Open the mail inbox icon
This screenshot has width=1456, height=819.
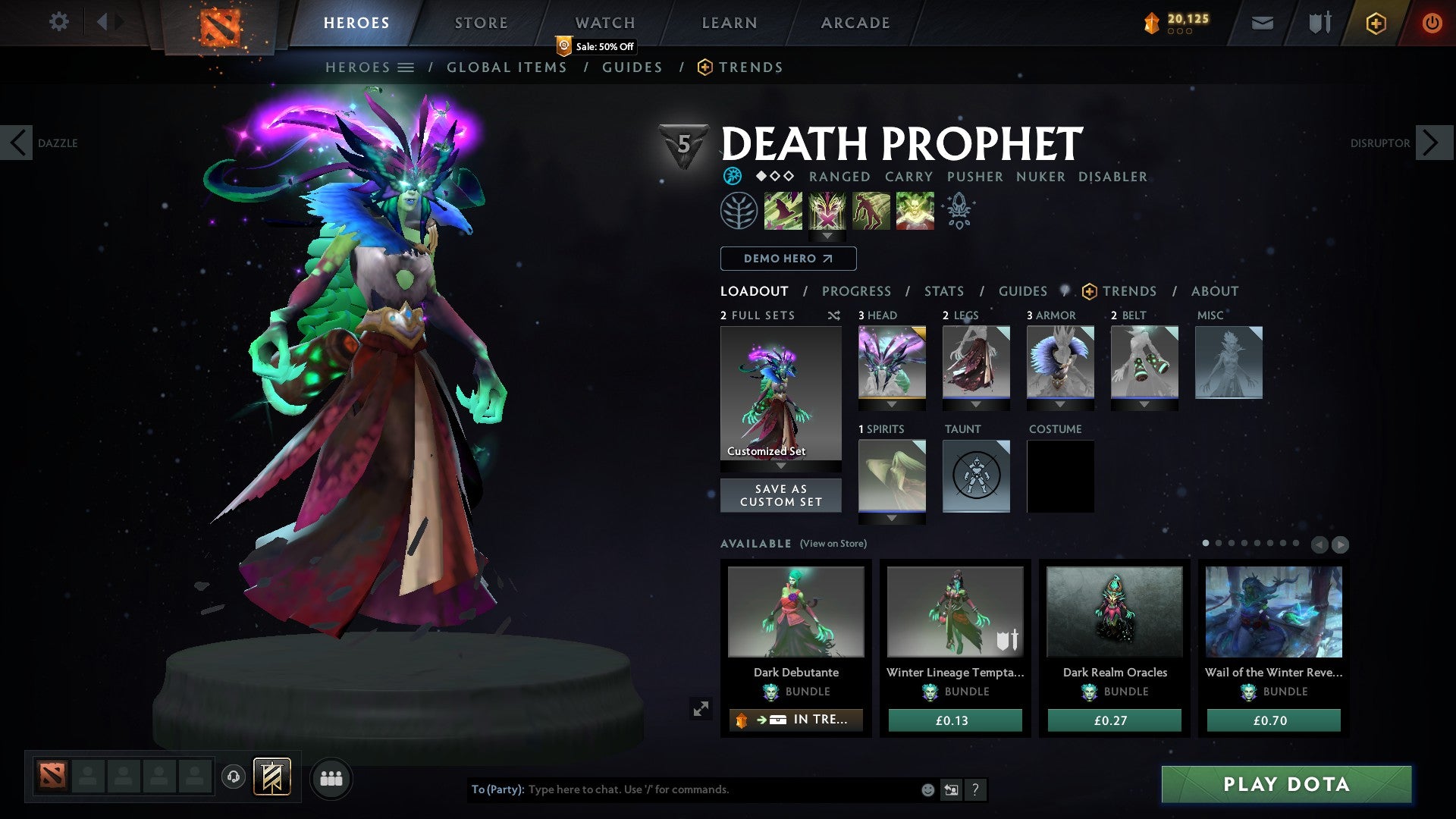1261,23
